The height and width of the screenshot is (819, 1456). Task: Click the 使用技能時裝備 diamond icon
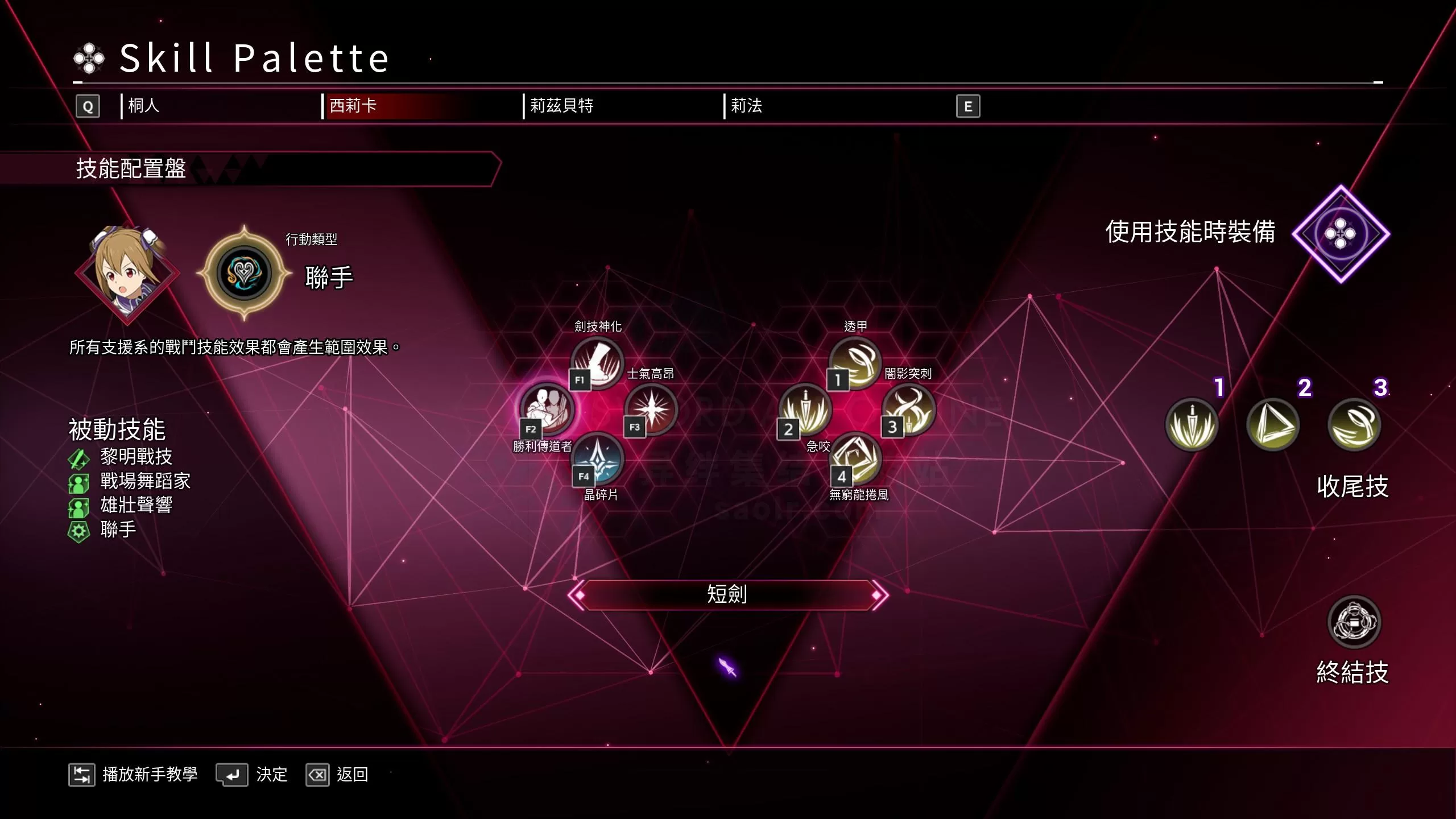click(1341, 234)
